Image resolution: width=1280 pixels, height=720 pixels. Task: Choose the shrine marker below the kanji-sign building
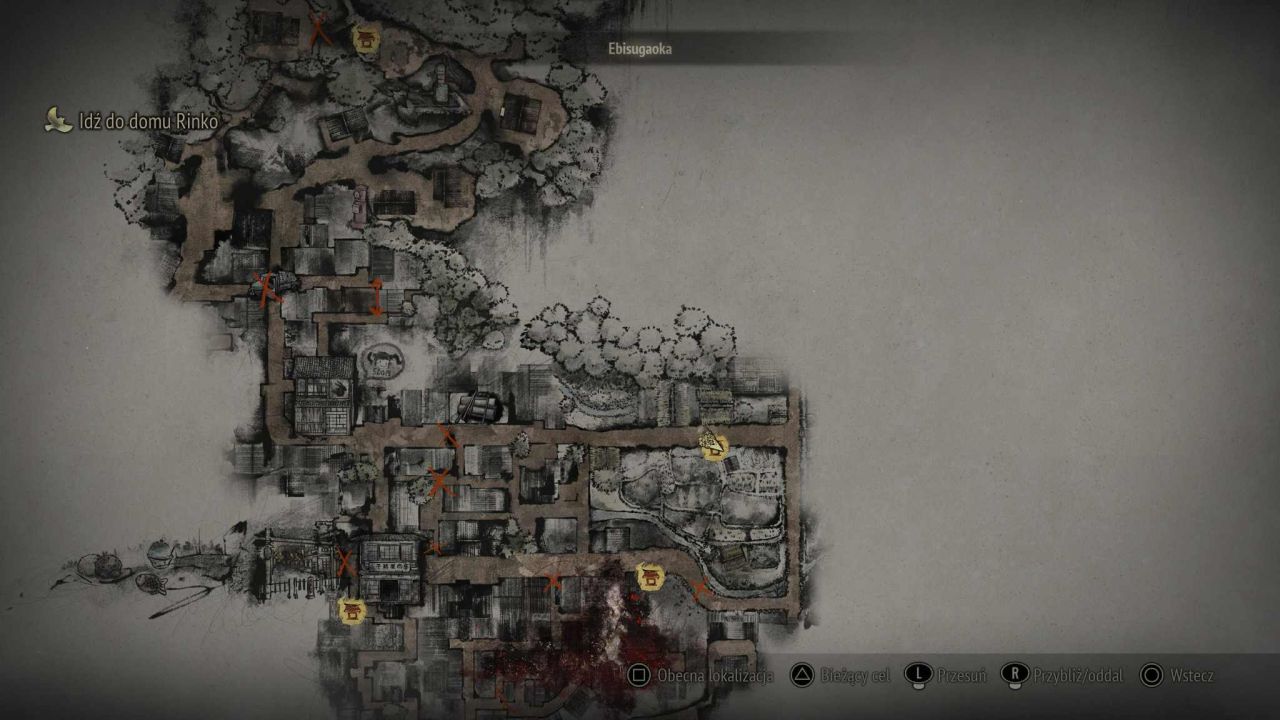click(x=352, y=610)
